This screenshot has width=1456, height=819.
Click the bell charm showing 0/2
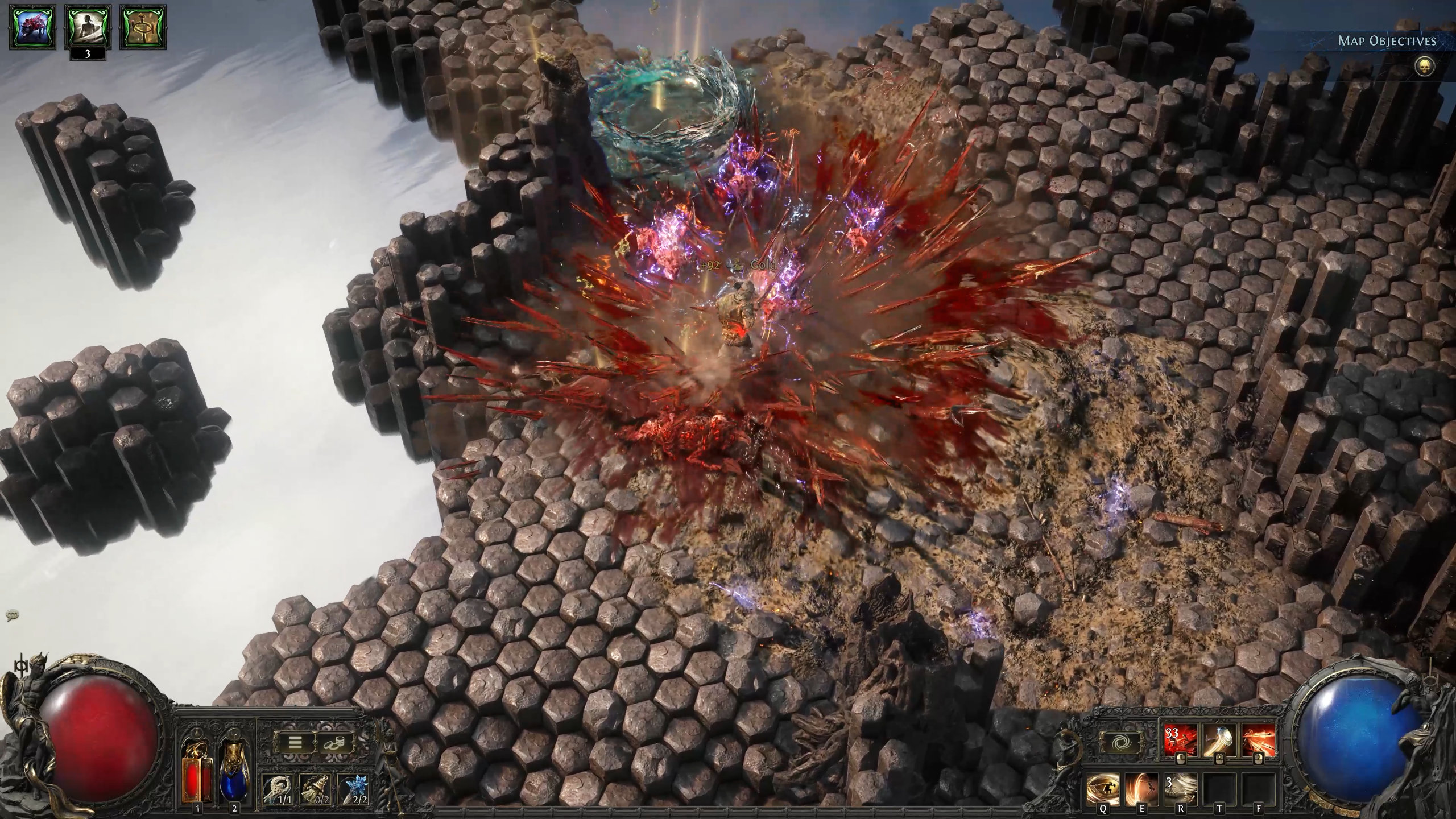[315, 790]
